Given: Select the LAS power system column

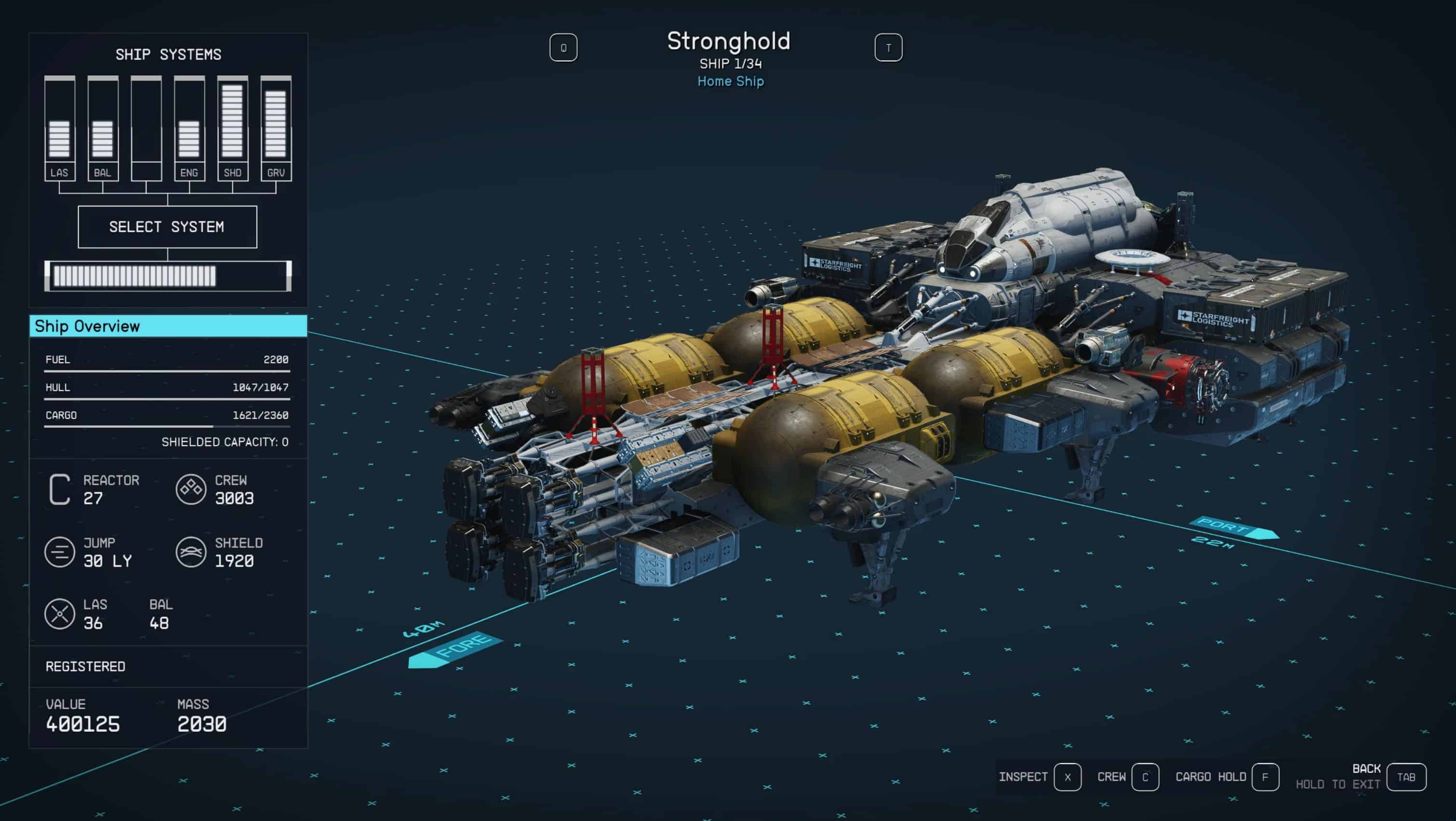Looking at the screenshot, I should tap(59, 129).
